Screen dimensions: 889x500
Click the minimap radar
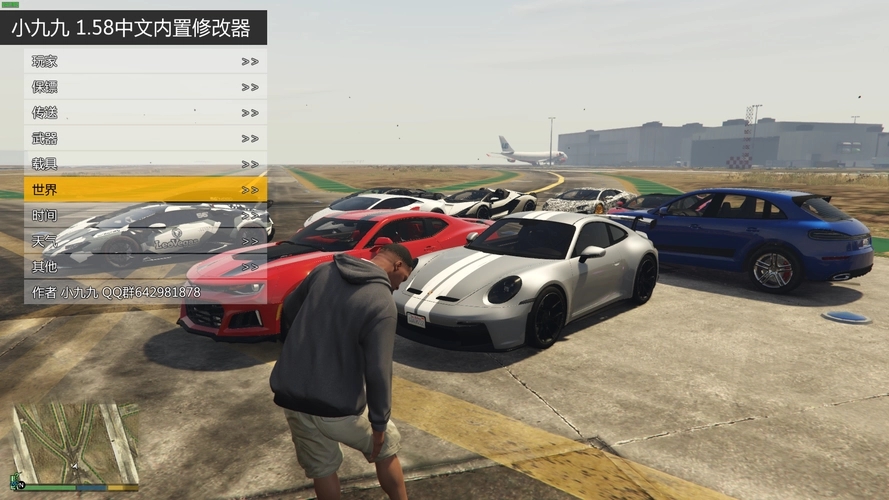(x=75, y=444)
